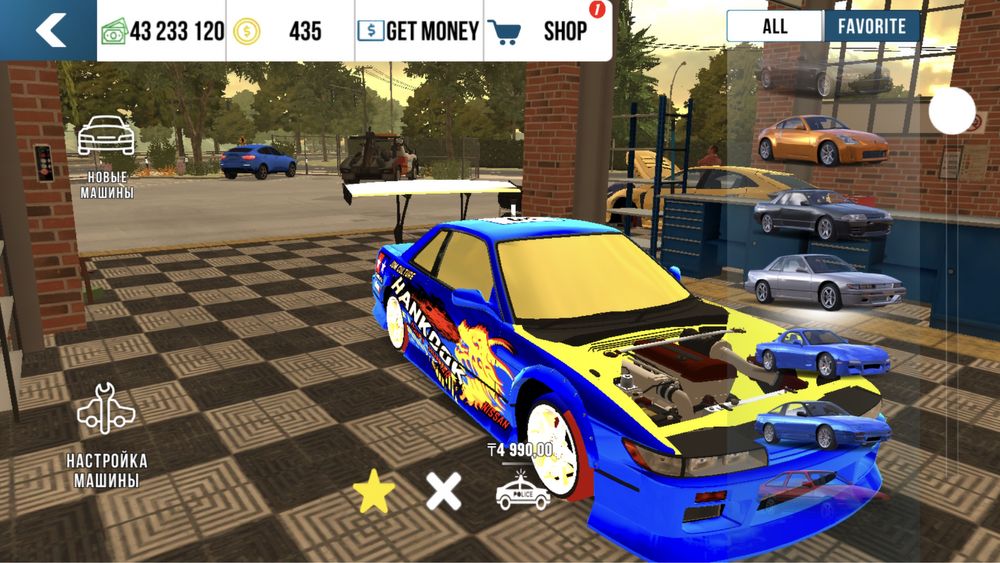
Task: Remove the car using the white X
Action: [x=444, y=490]
